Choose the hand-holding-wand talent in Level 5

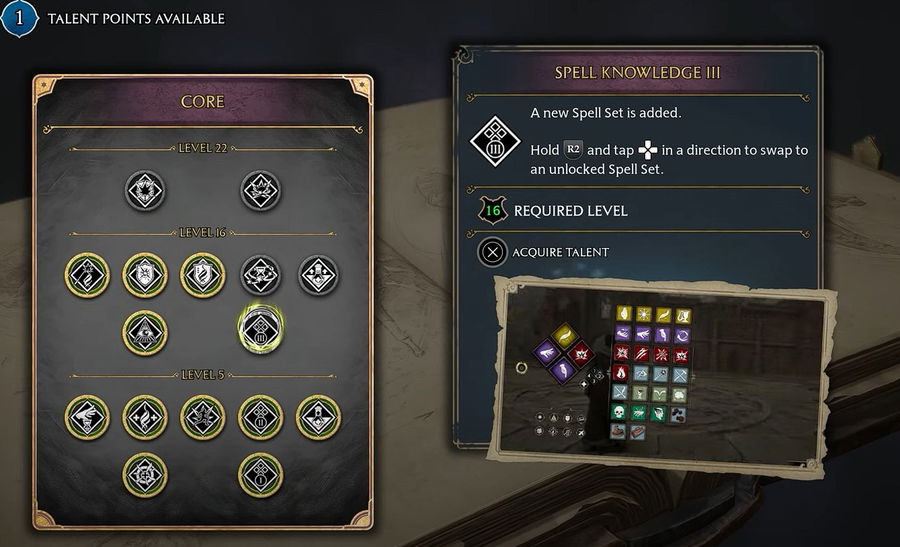(86, 415)
